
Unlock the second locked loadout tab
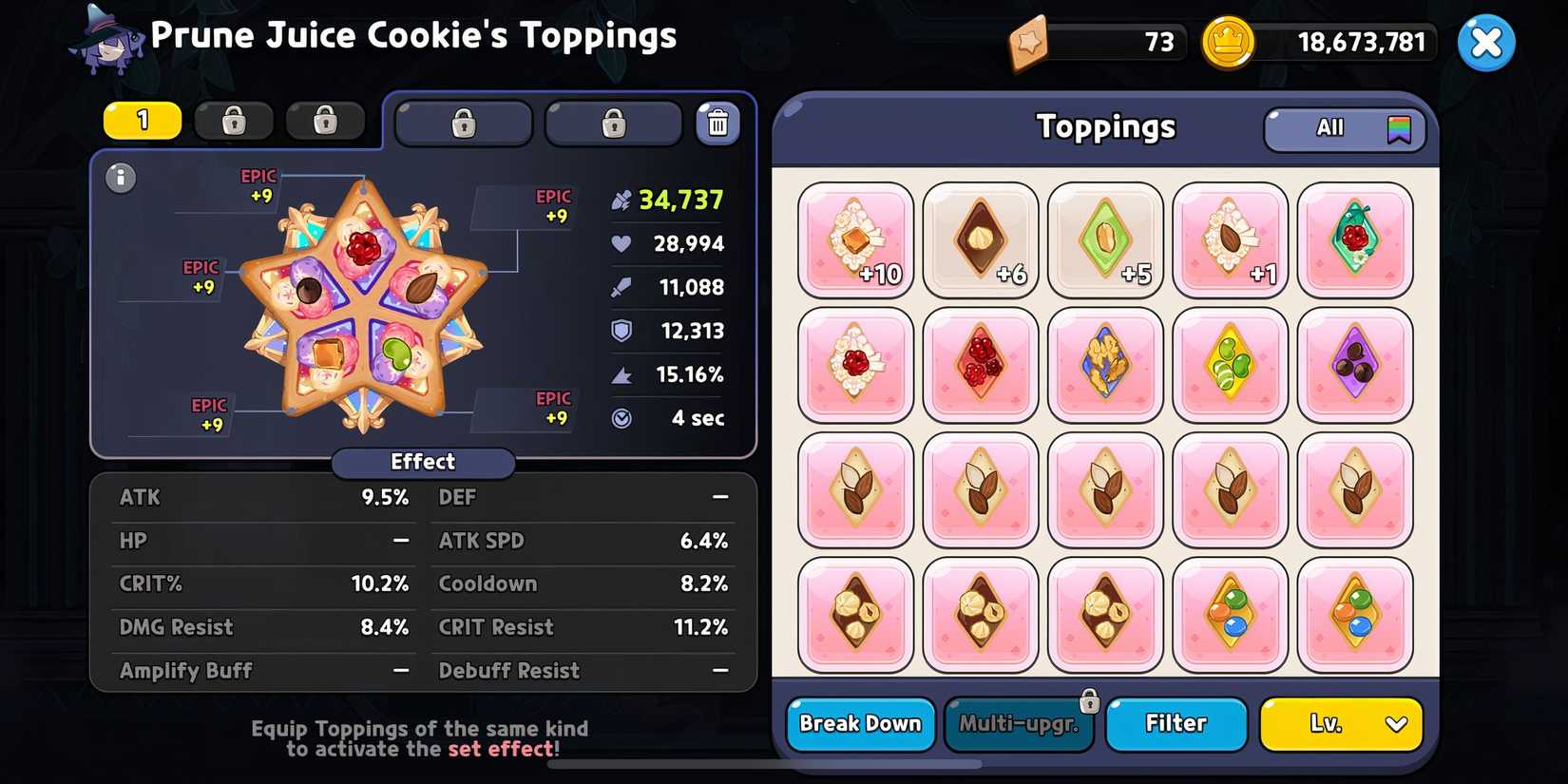pyautogui.click(x=324, y=121)
